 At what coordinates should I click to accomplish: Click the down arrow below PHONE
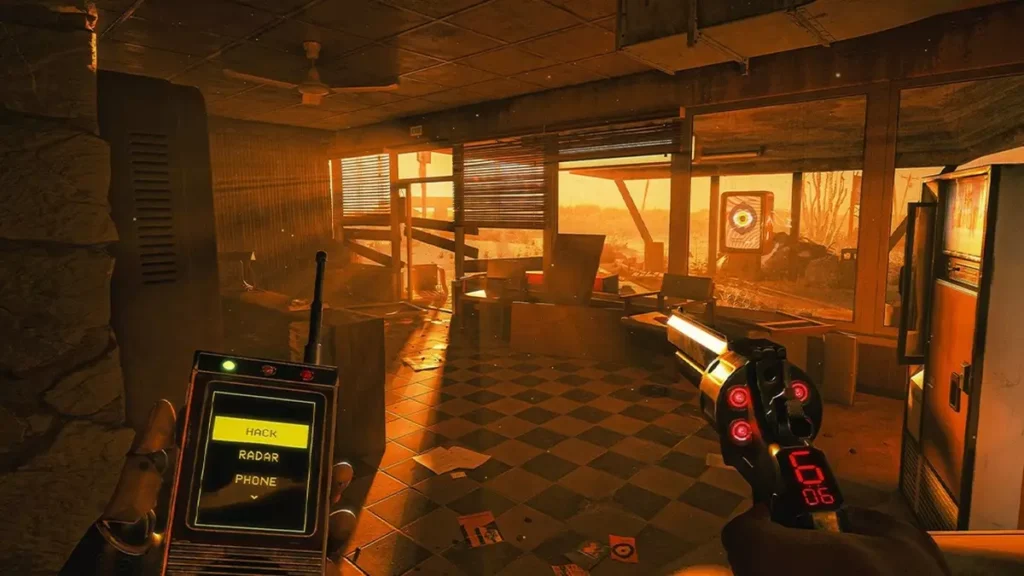(255, 496)
